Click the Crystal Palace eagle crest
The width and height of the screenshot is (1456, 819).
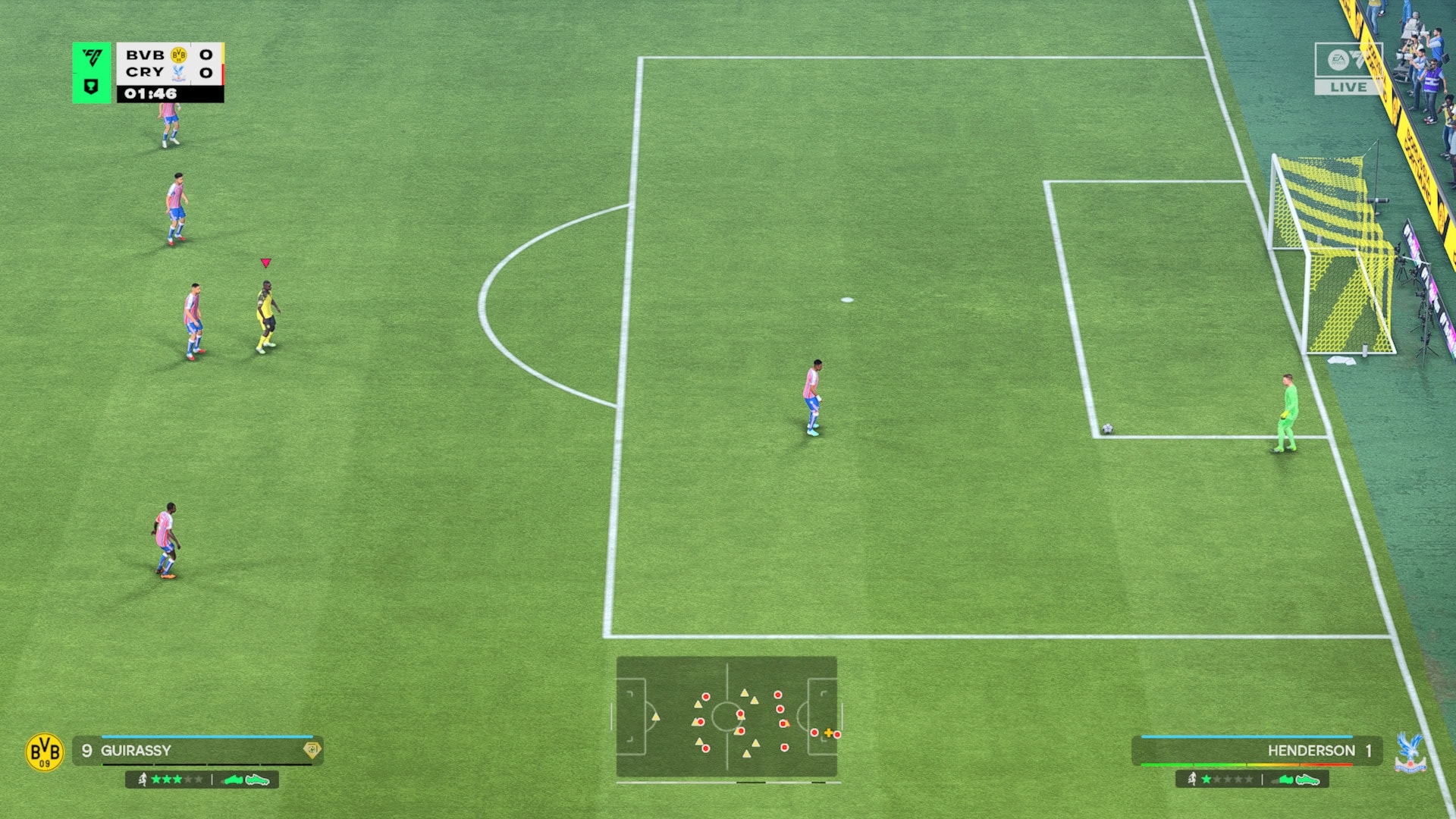pyautogui.click(x=1410, y=752)
